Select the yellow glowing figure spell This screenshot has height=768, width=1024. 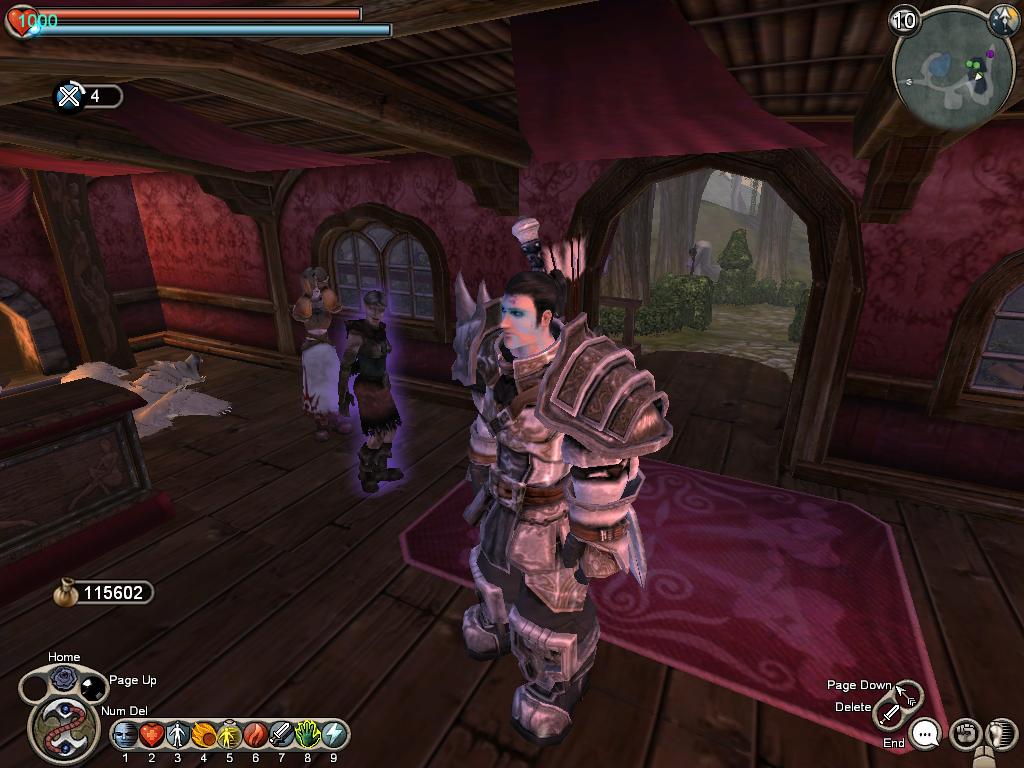(230, 735)
